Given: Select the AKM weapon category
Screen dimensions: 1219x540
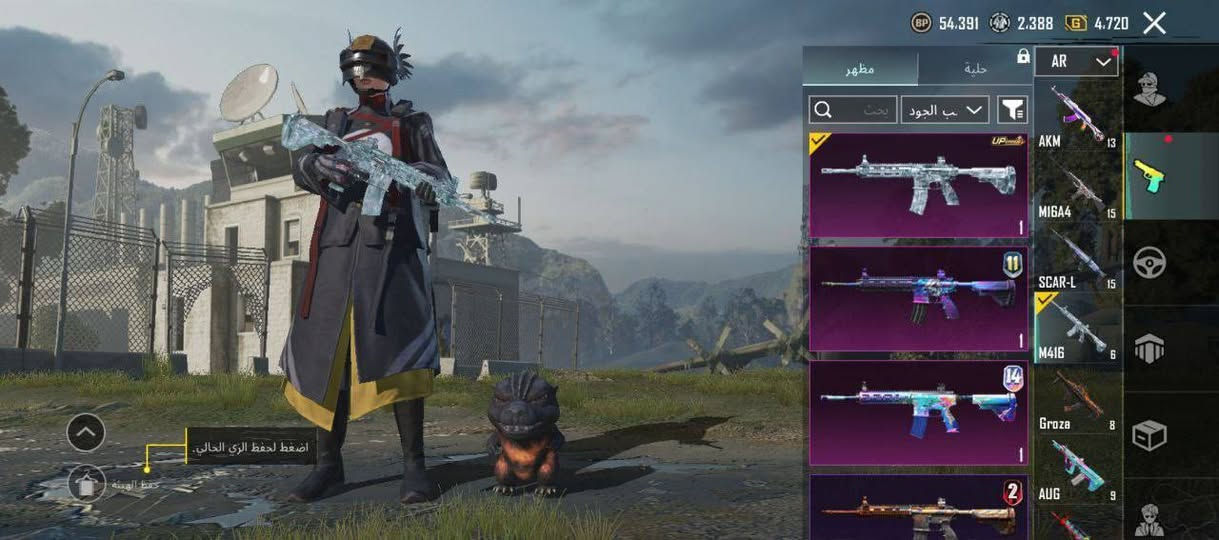Looking at the screenshot, I should (x=1077, y=117).
